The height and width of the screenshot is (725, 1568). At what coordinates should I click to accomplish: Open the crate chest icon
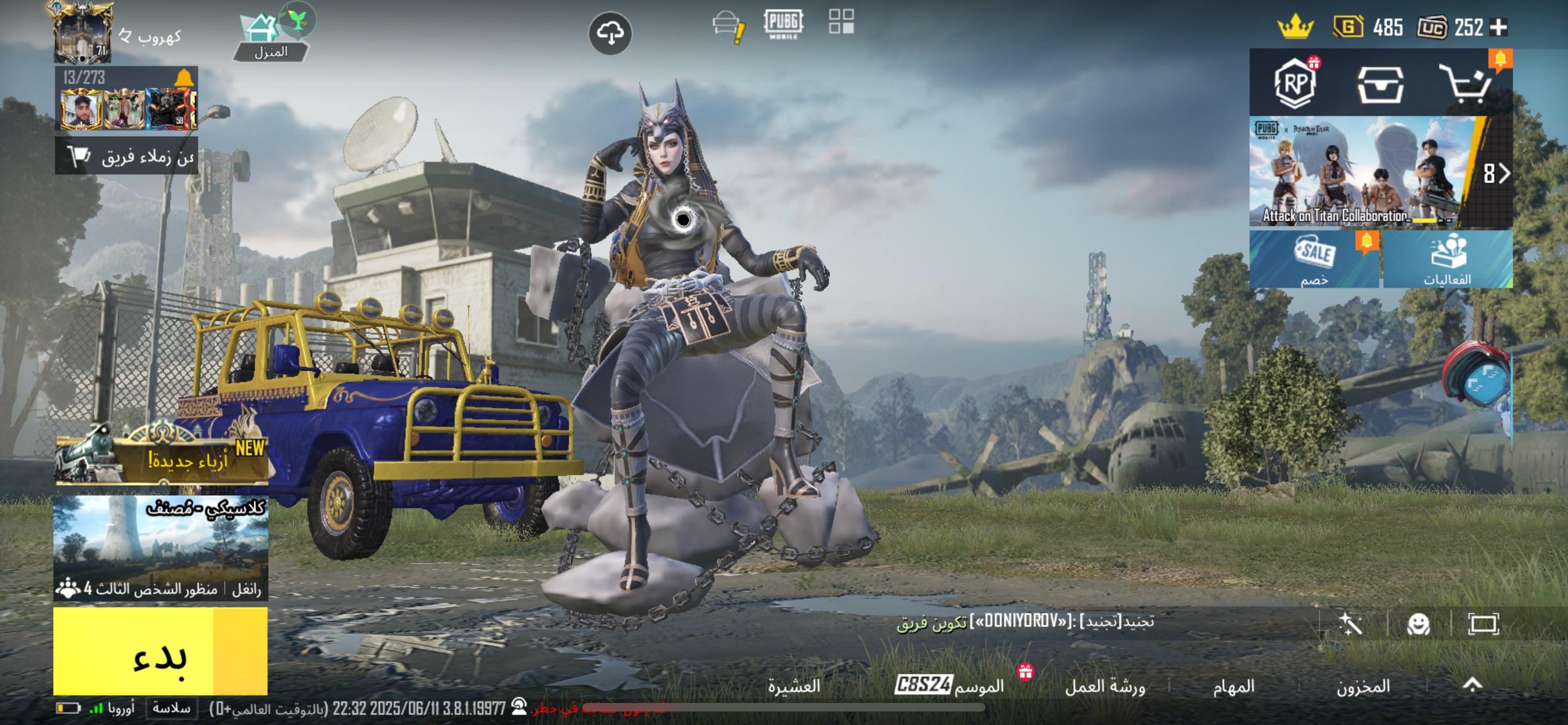[x=1381, y=85]
